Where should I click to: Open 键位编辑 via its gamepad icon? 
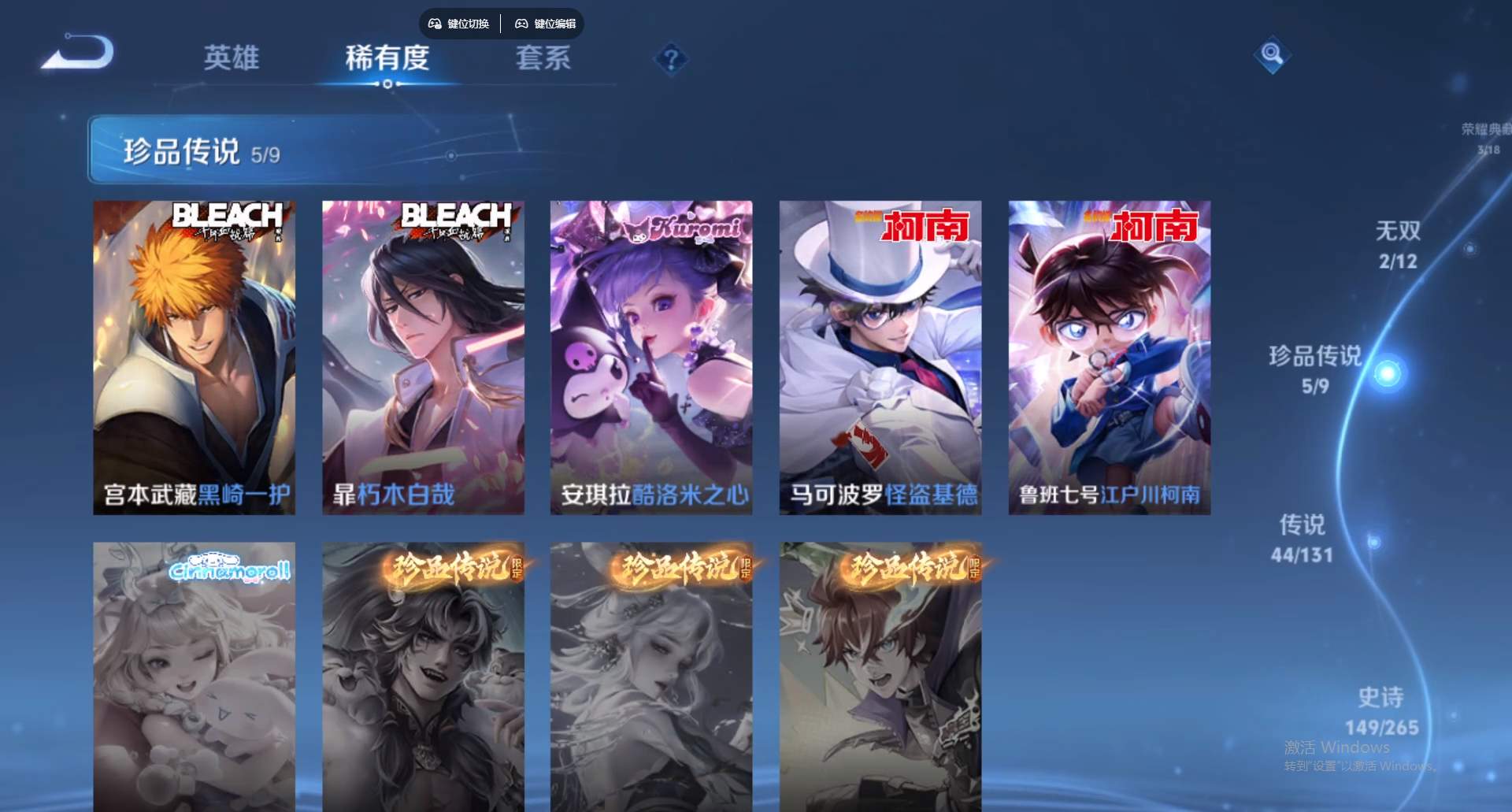point(521,24)
